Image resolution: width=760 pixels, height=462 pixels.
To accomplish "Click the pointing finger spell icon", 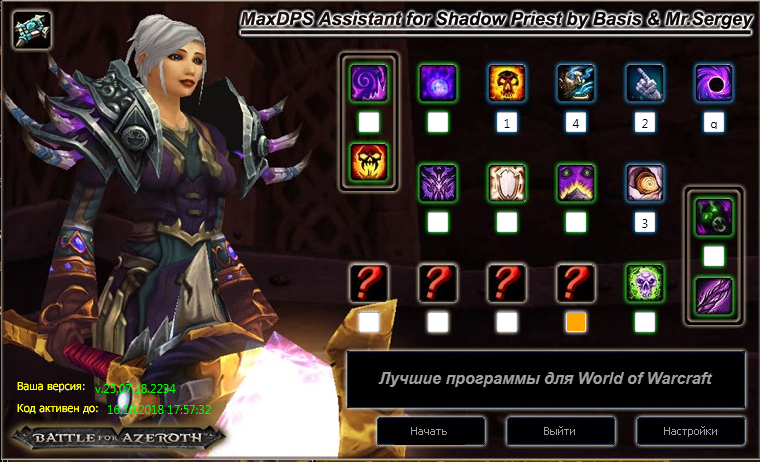I will 644,84.
